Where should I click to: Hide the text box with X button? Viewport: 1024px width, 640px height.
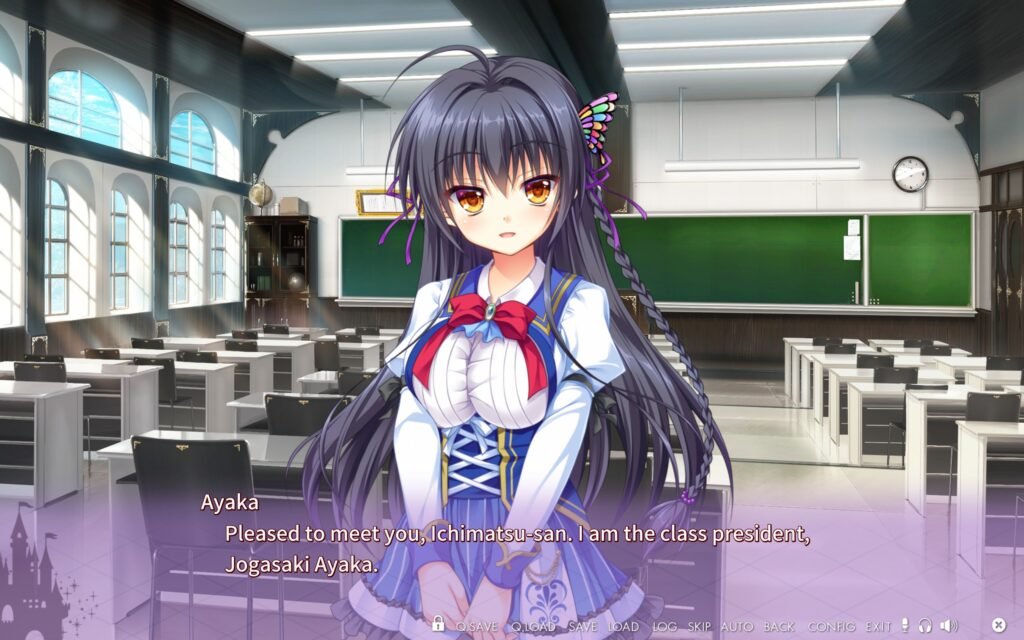coord(998,626)
